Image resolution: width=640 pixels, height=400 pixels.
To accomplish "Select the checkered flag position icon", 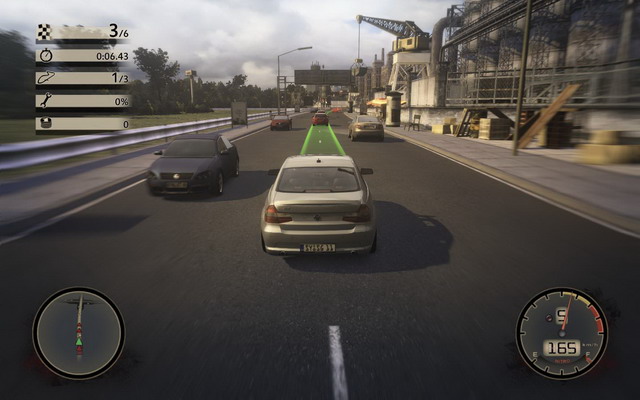I will click(x=45, y=31).
